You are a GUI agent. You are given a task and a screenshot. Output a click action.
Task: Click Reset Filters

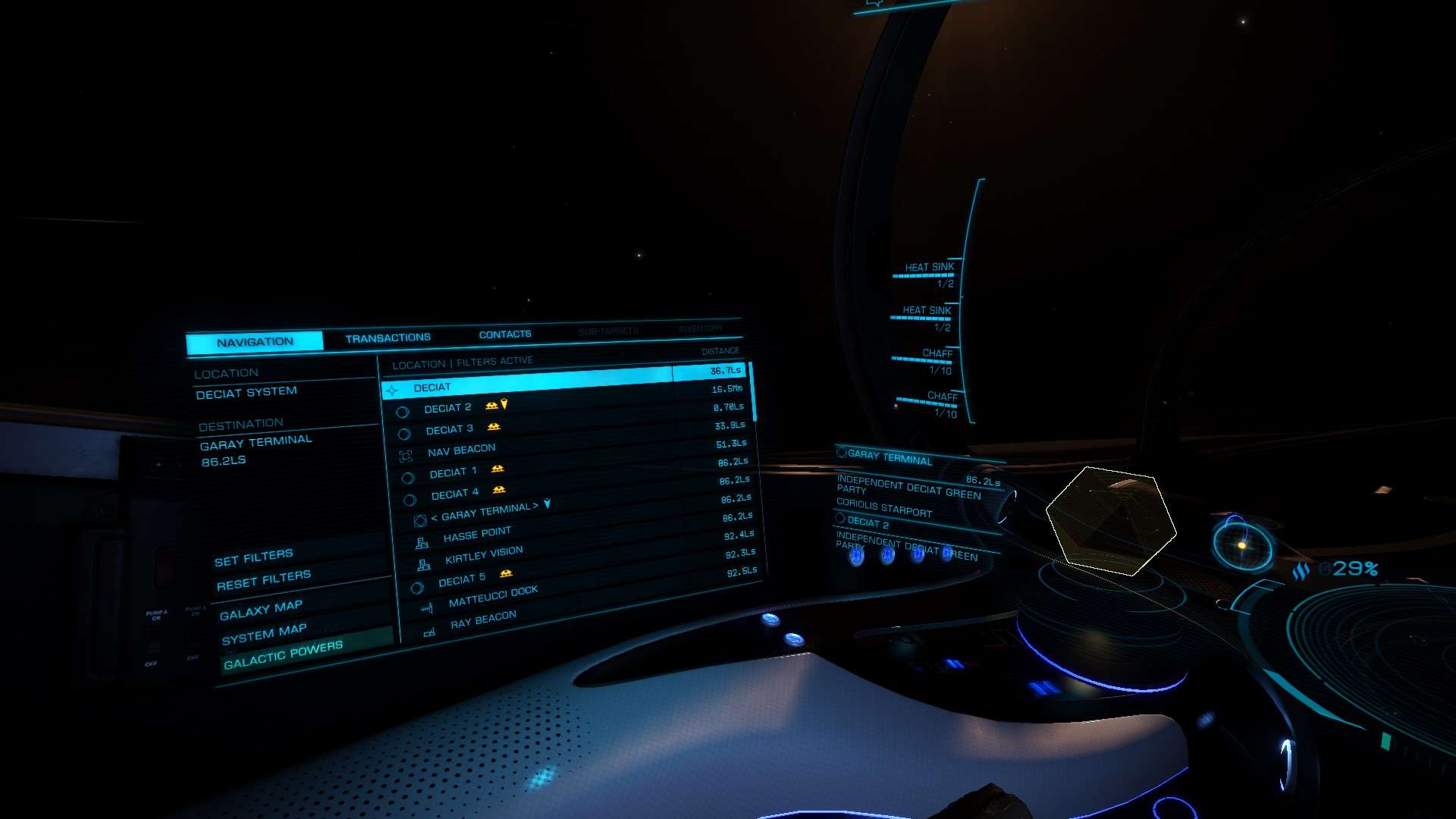pos(263,581)
